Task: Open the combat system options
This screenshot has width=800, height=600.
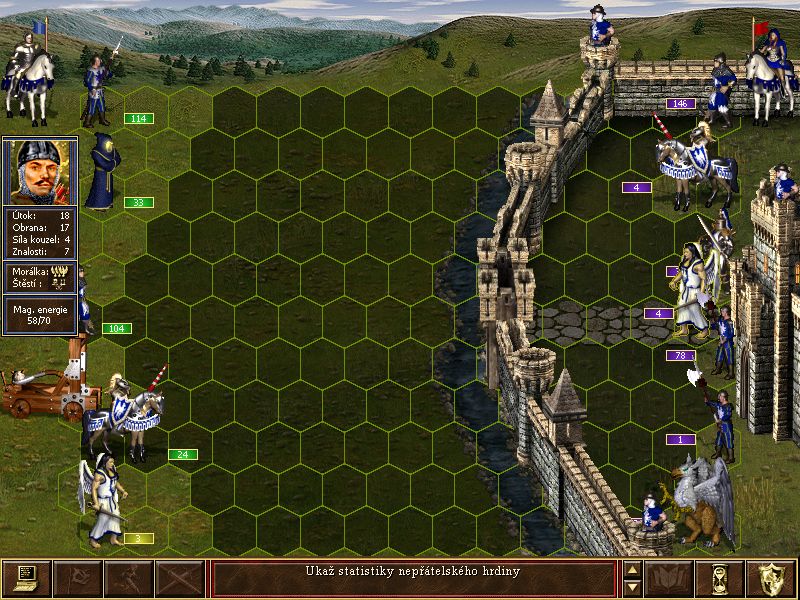Action: [26, 578]
